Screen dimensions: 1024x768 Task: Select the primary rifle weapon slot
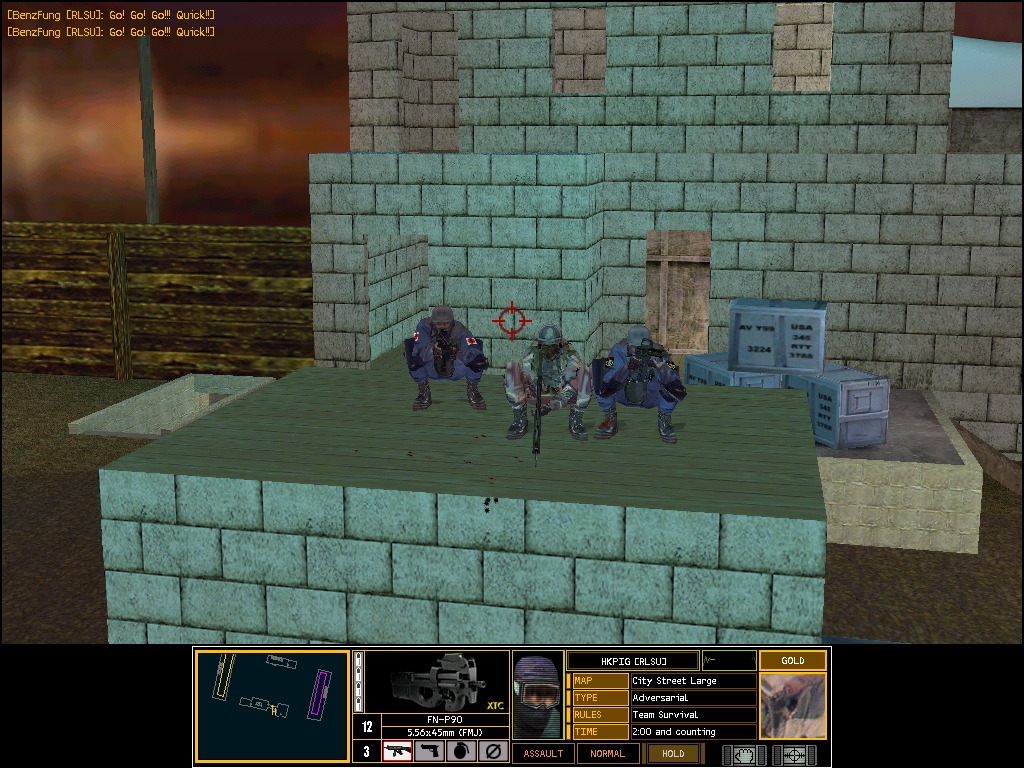pos(398,752)
